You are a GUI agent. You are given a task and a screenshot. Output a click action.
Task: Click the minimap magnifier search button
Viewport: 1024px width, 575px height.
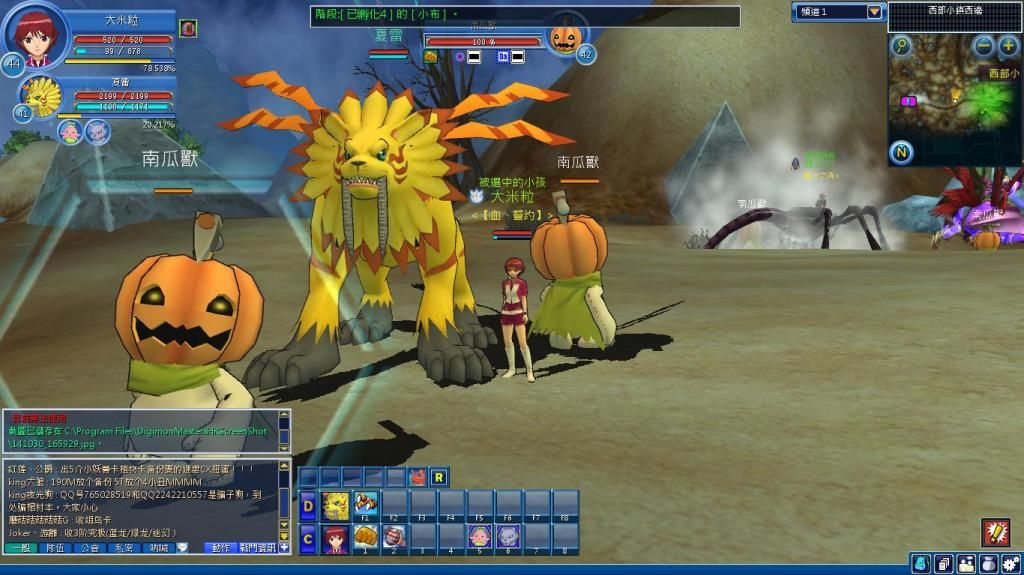point(902,46)
